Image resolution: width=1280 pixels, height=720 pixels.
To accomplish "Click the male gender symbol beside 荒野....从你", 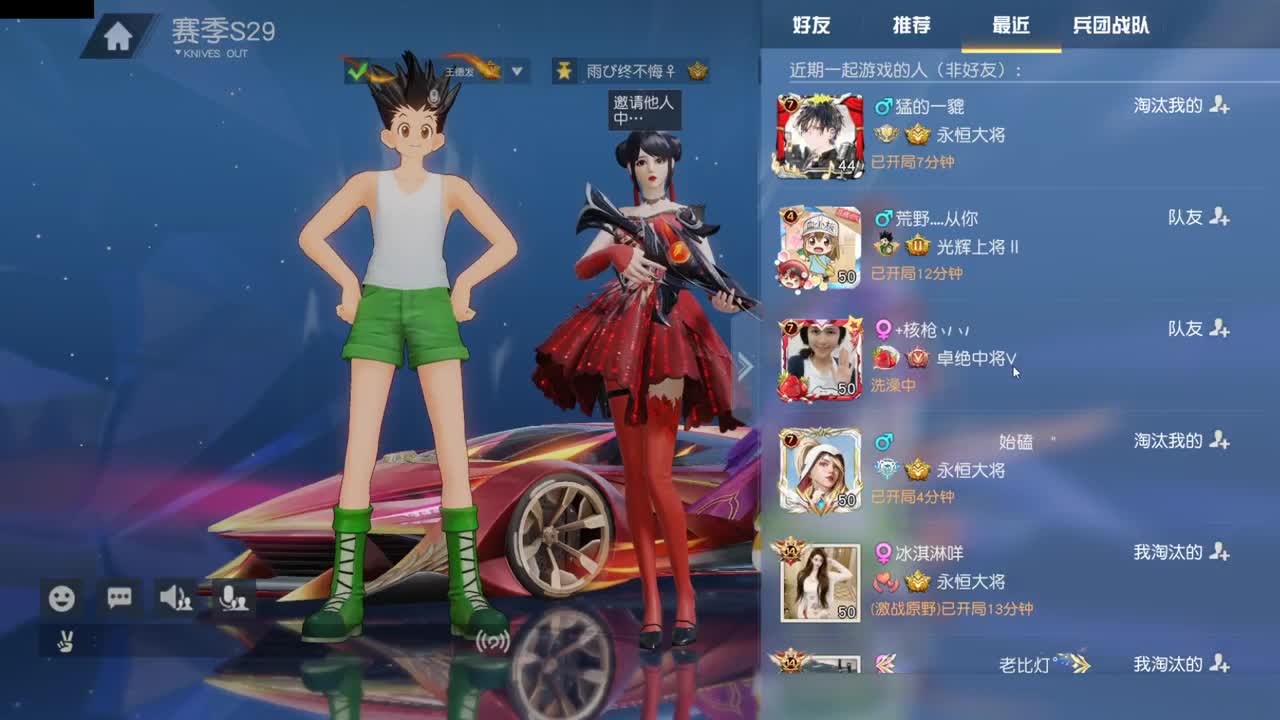I will pyautogui.click(x=884, y=217).
